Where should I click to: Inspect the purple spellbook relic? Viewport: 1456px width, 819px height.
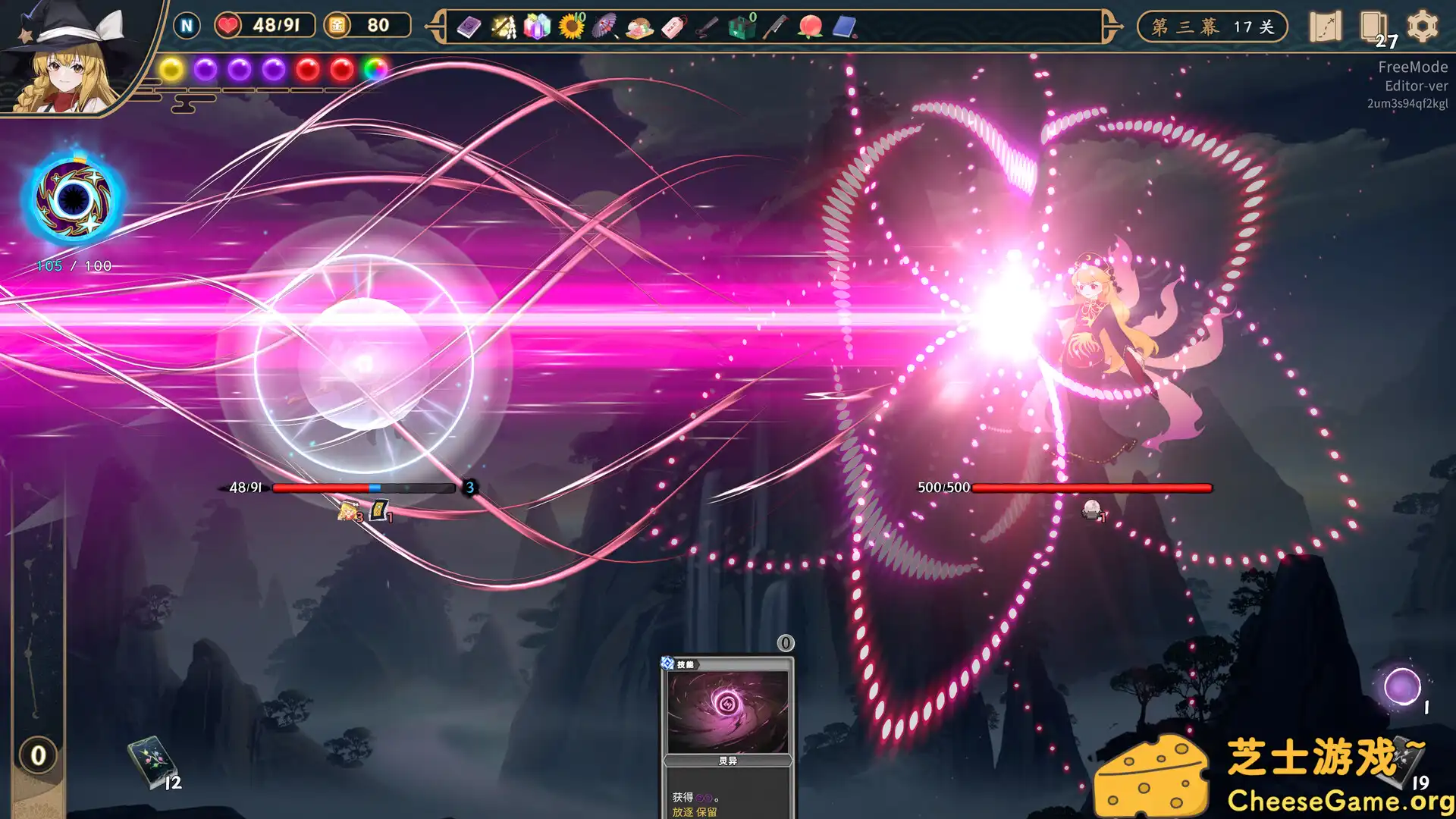(469, 28)
